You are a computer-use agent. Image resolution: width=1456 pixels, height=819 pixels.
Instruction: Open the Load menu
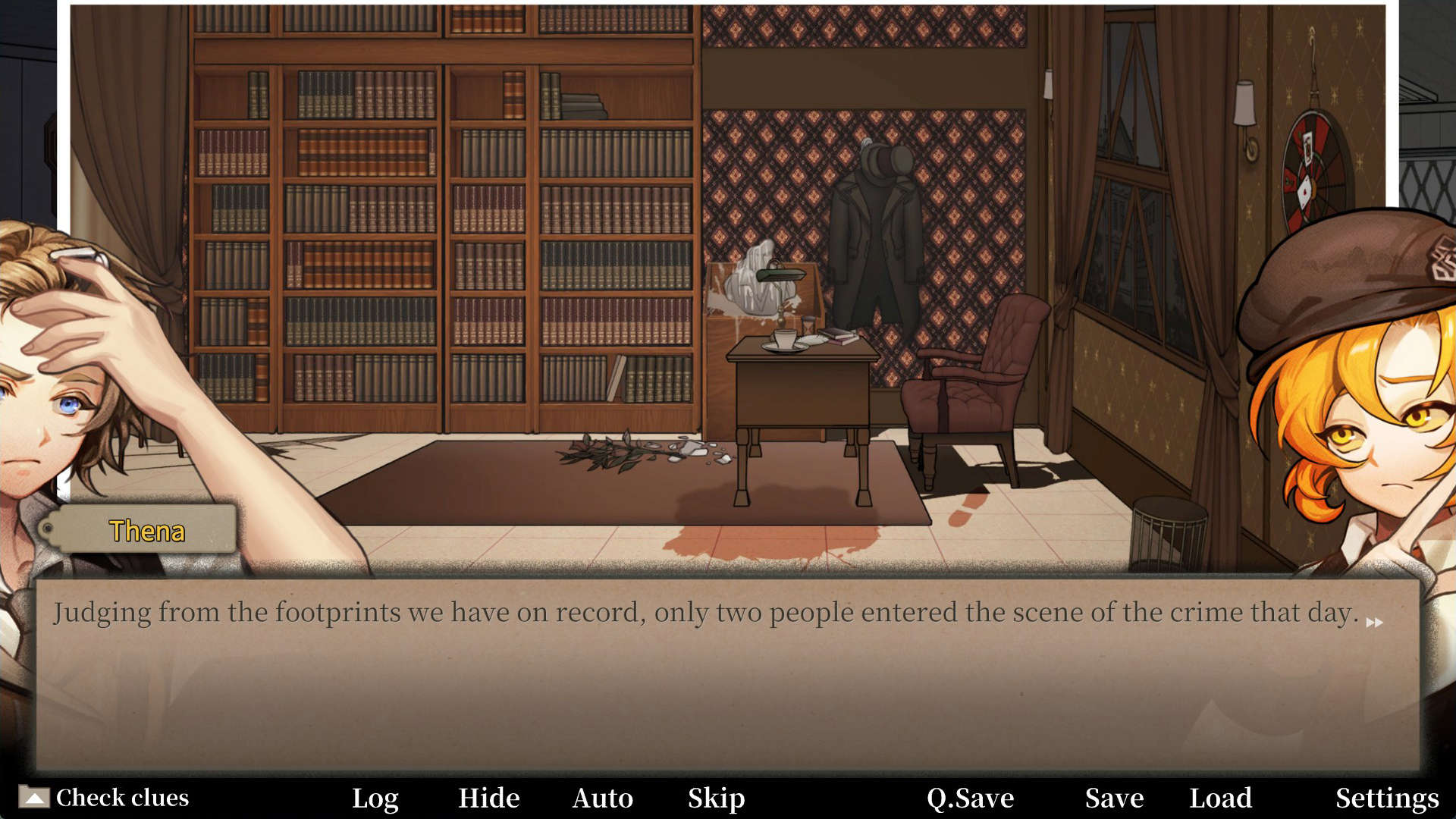tap(1220, 798)
